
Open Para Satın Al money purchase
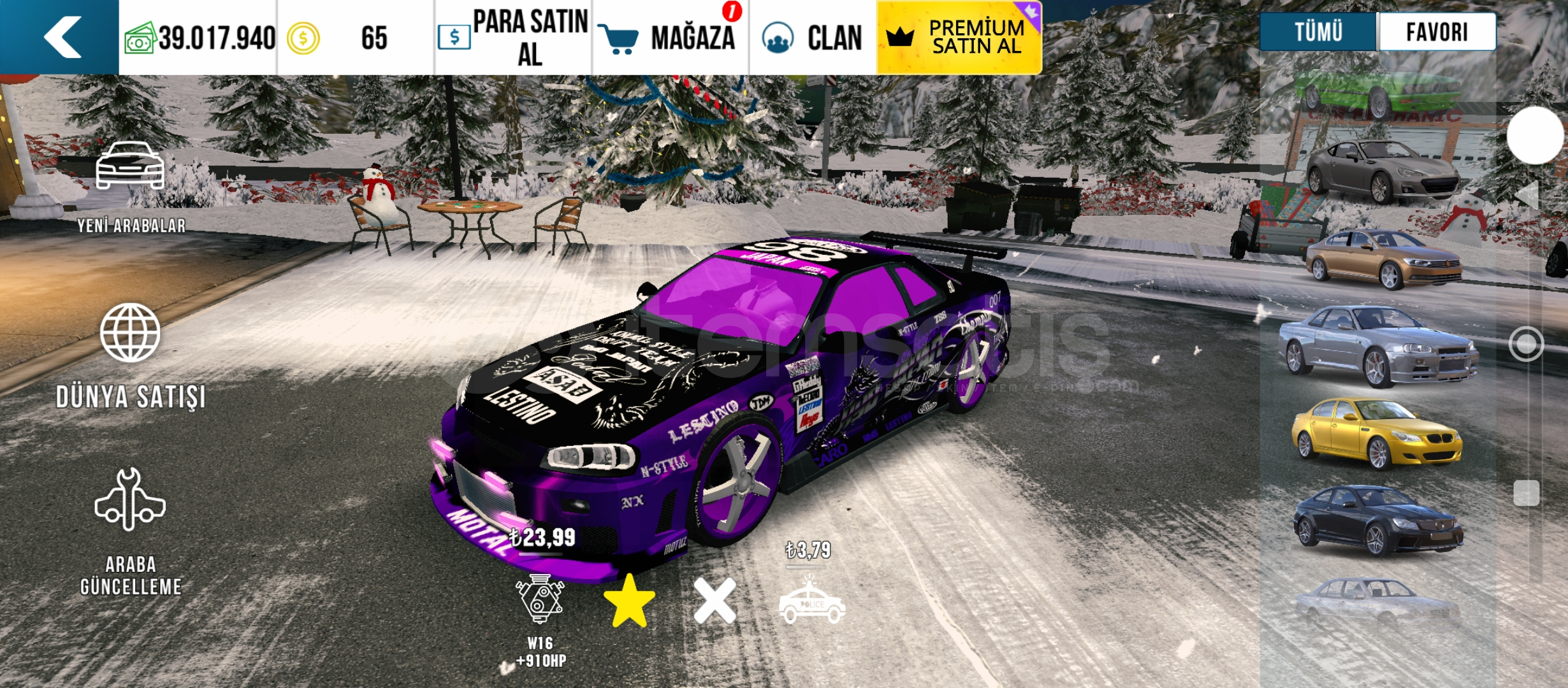coord(514,38)
